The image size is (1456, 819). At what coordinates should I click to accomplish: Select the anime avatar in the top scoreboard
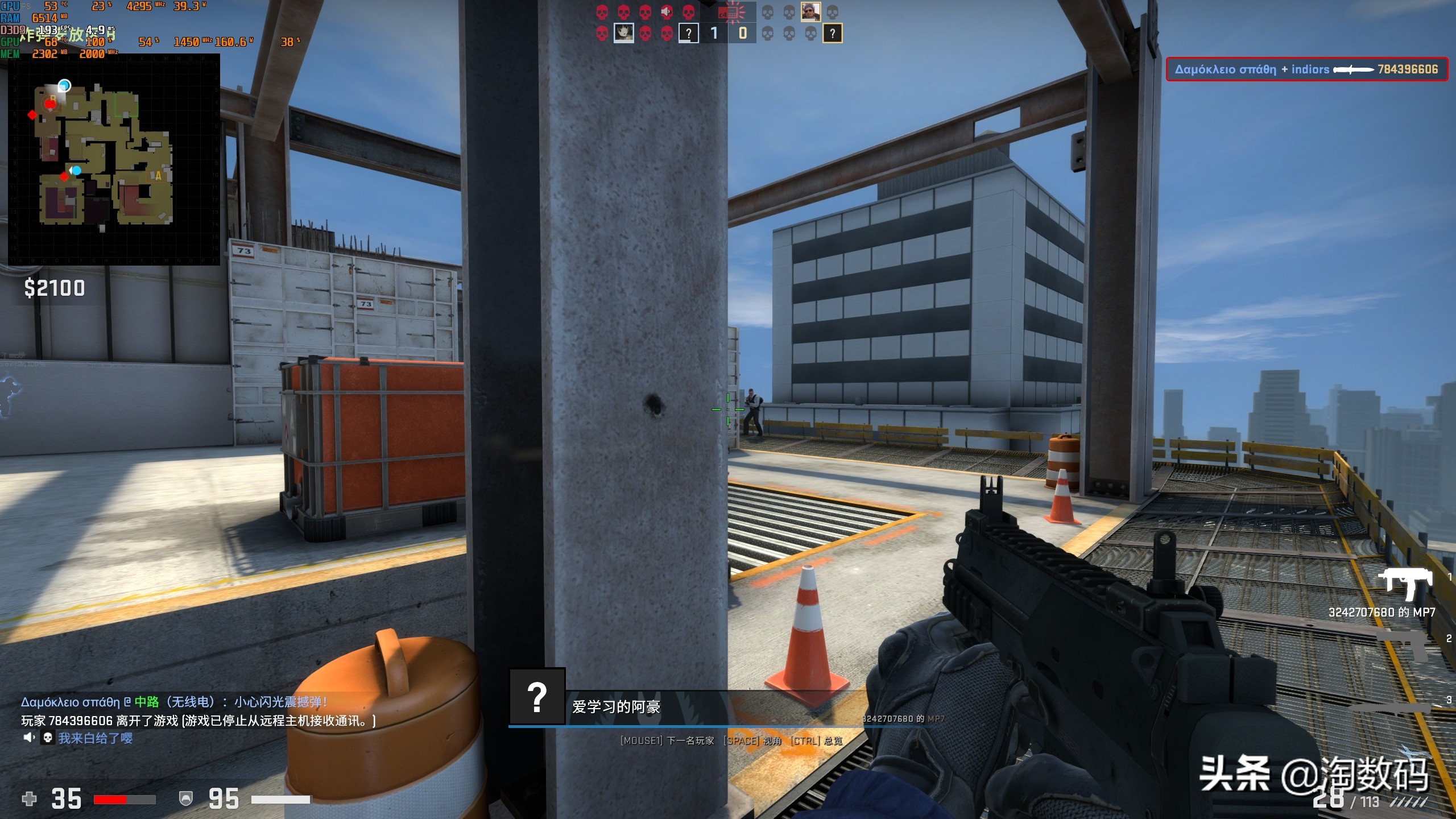pyautogui.click(x=624, y=34)
